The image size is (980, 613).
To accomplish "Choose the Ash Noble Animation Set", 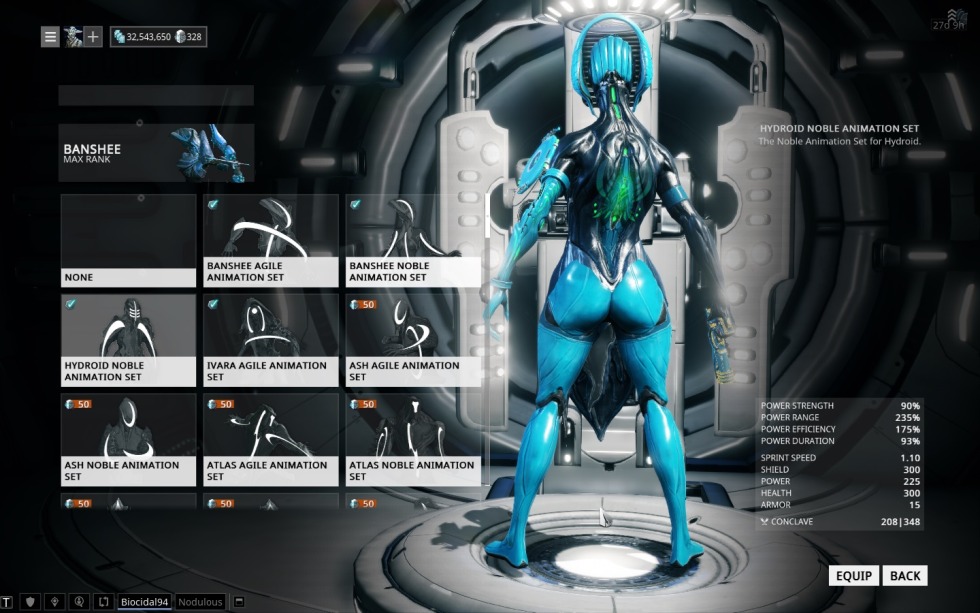I will pos(128,440).
